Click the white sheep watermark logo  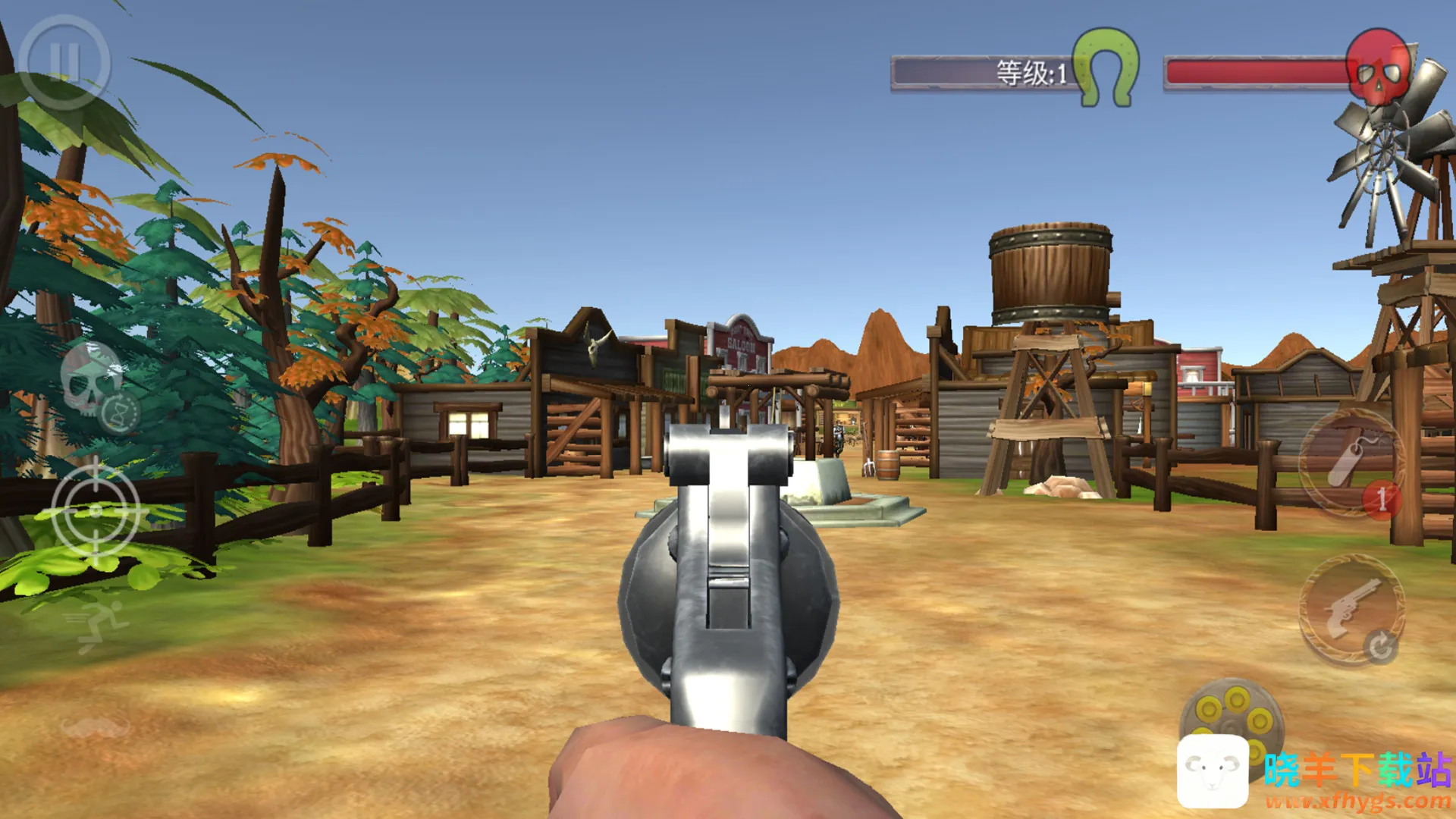pyautogui.click(x=1213, y=770)
